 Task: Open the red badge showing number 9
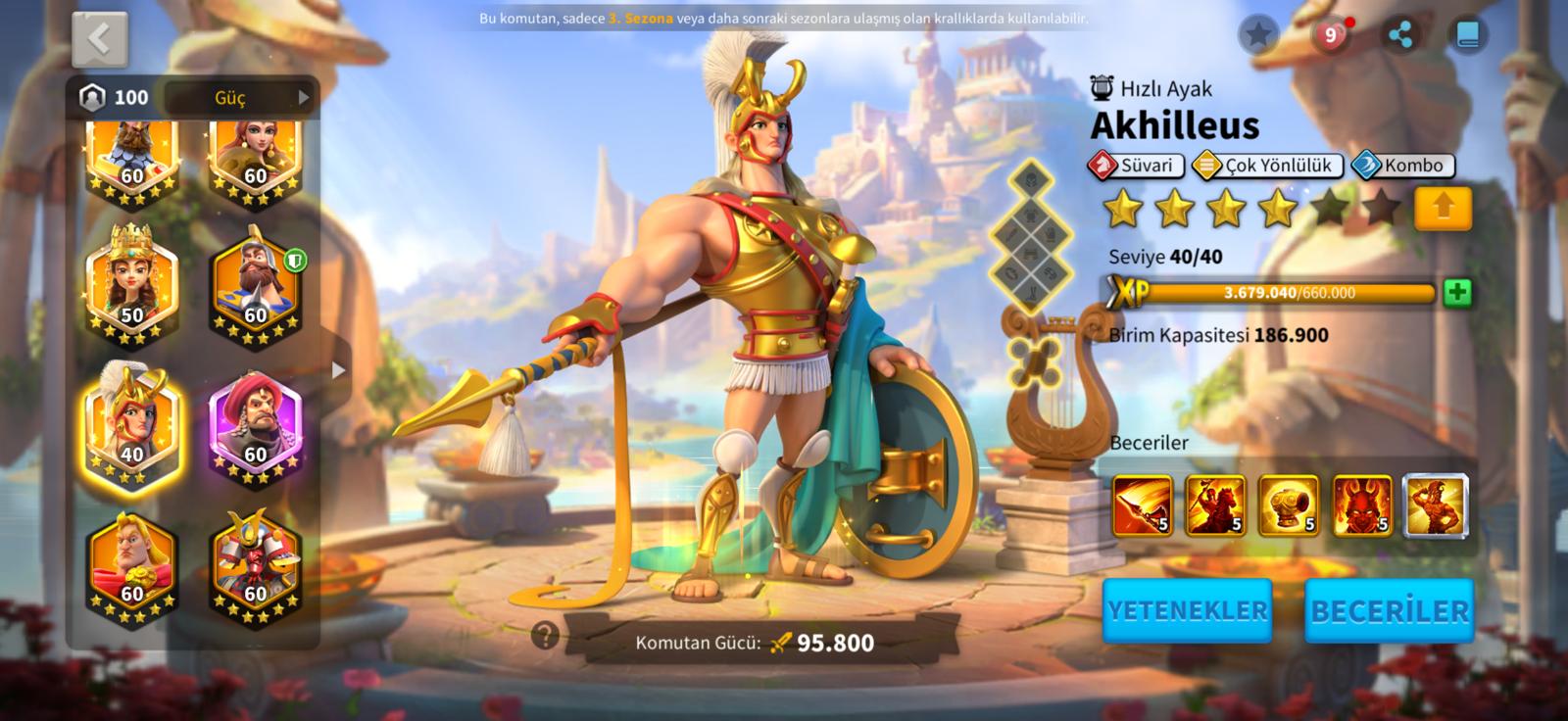1330,35
